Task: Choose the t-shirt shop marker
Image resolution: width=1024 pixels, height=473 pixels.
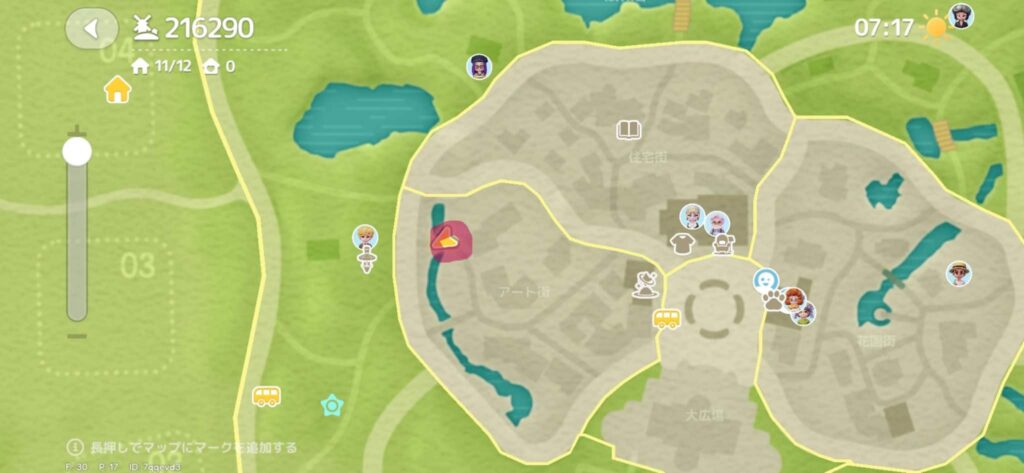Action: click(x=682, y=242)
